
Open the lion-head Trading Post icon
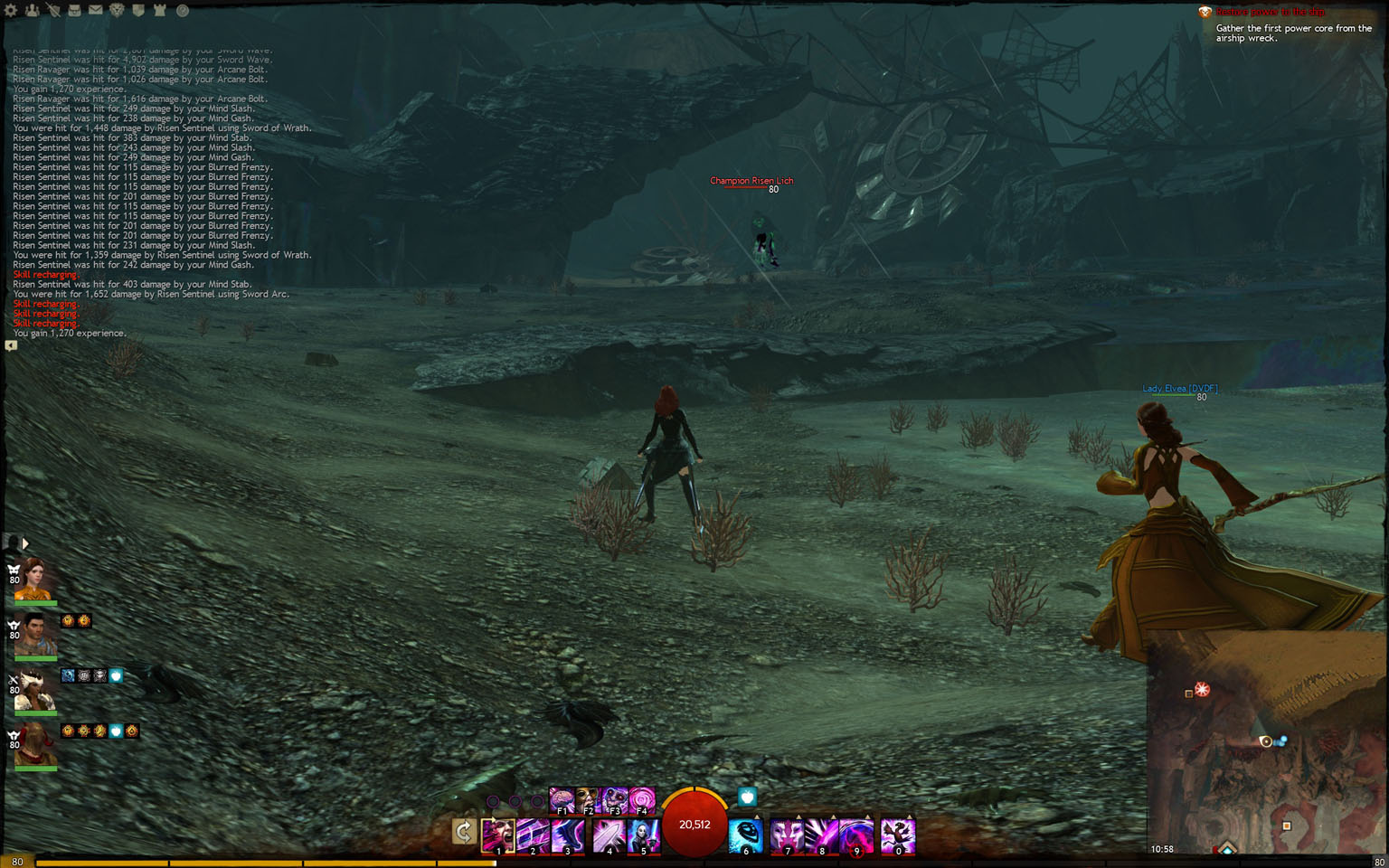[117, 11]
